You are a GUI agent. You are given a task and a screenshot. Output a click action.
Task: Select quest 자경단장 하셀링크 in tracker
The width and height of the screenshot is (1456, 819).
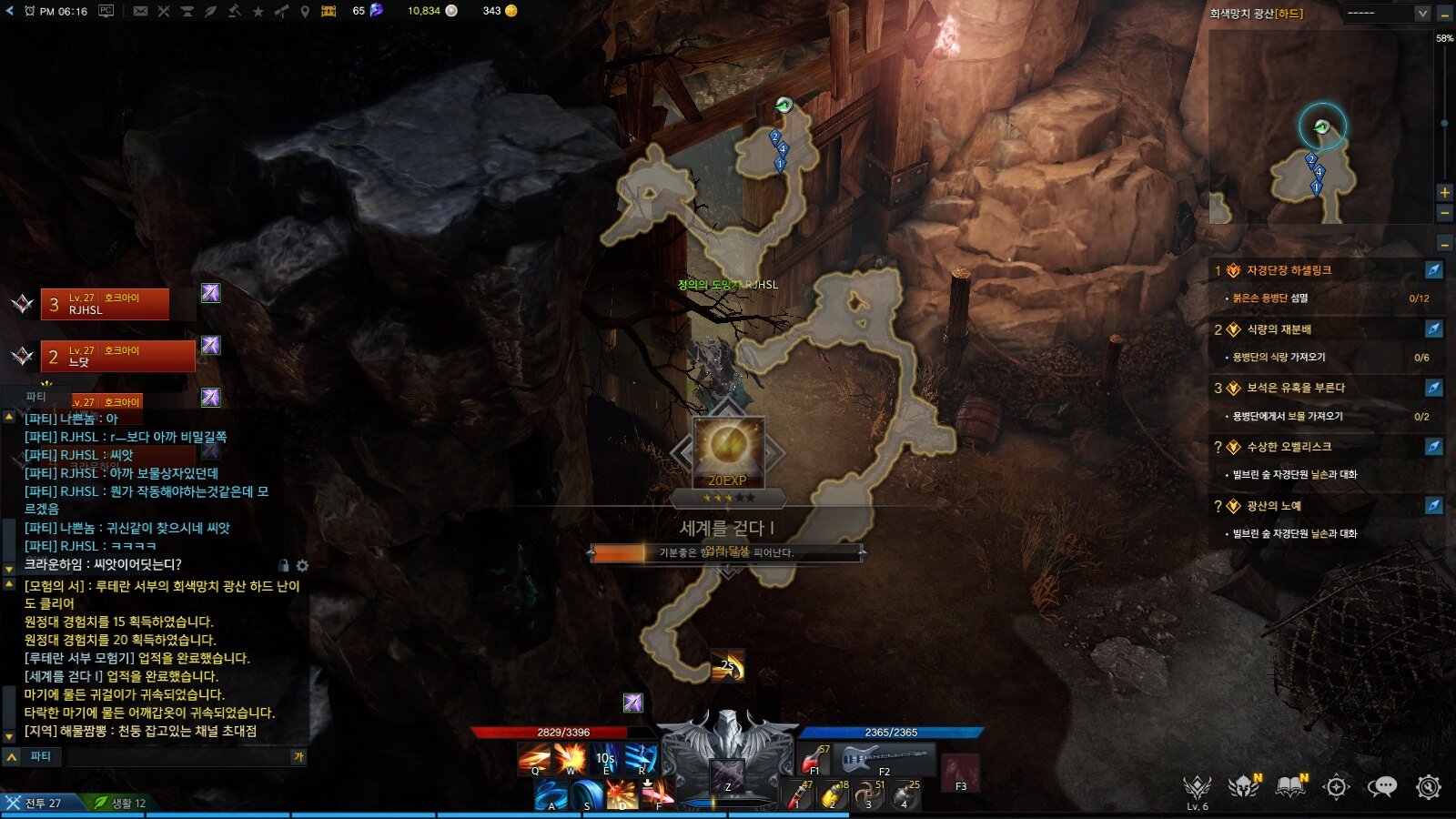click(1289, 270)
